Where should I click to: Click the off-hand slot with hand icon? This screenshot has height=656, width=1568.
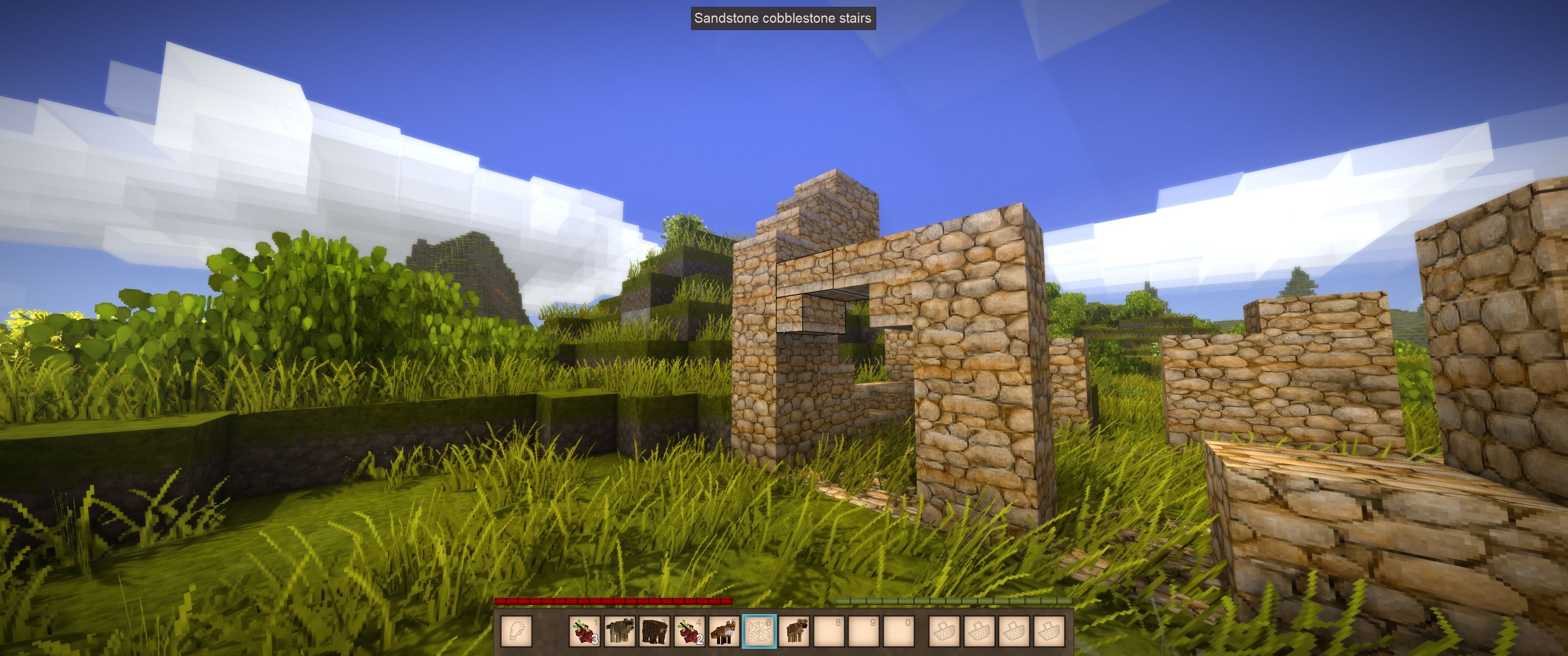pos(516,631)
